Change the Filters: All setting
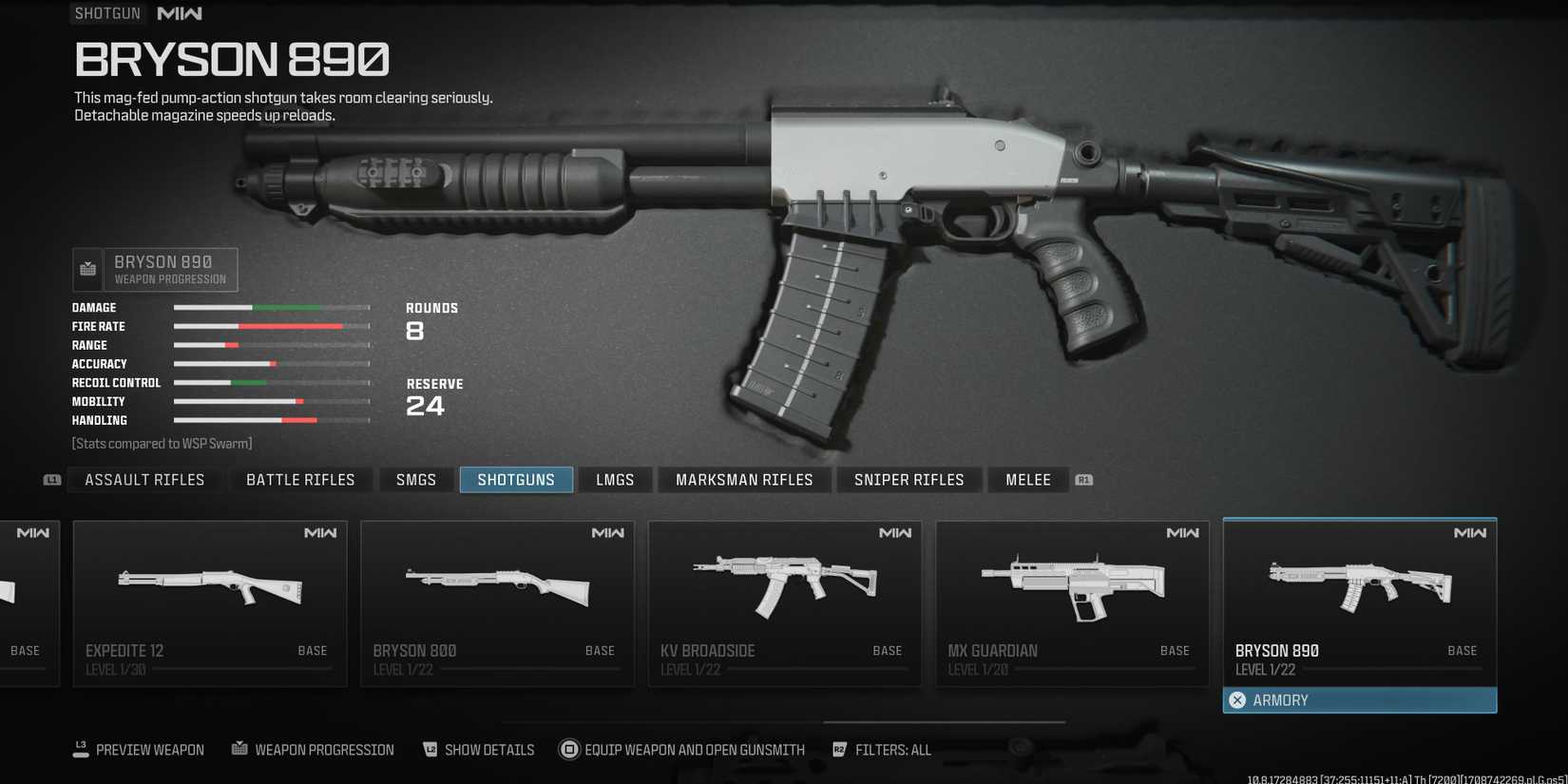The image size is (1568, 784). [882, 750]
